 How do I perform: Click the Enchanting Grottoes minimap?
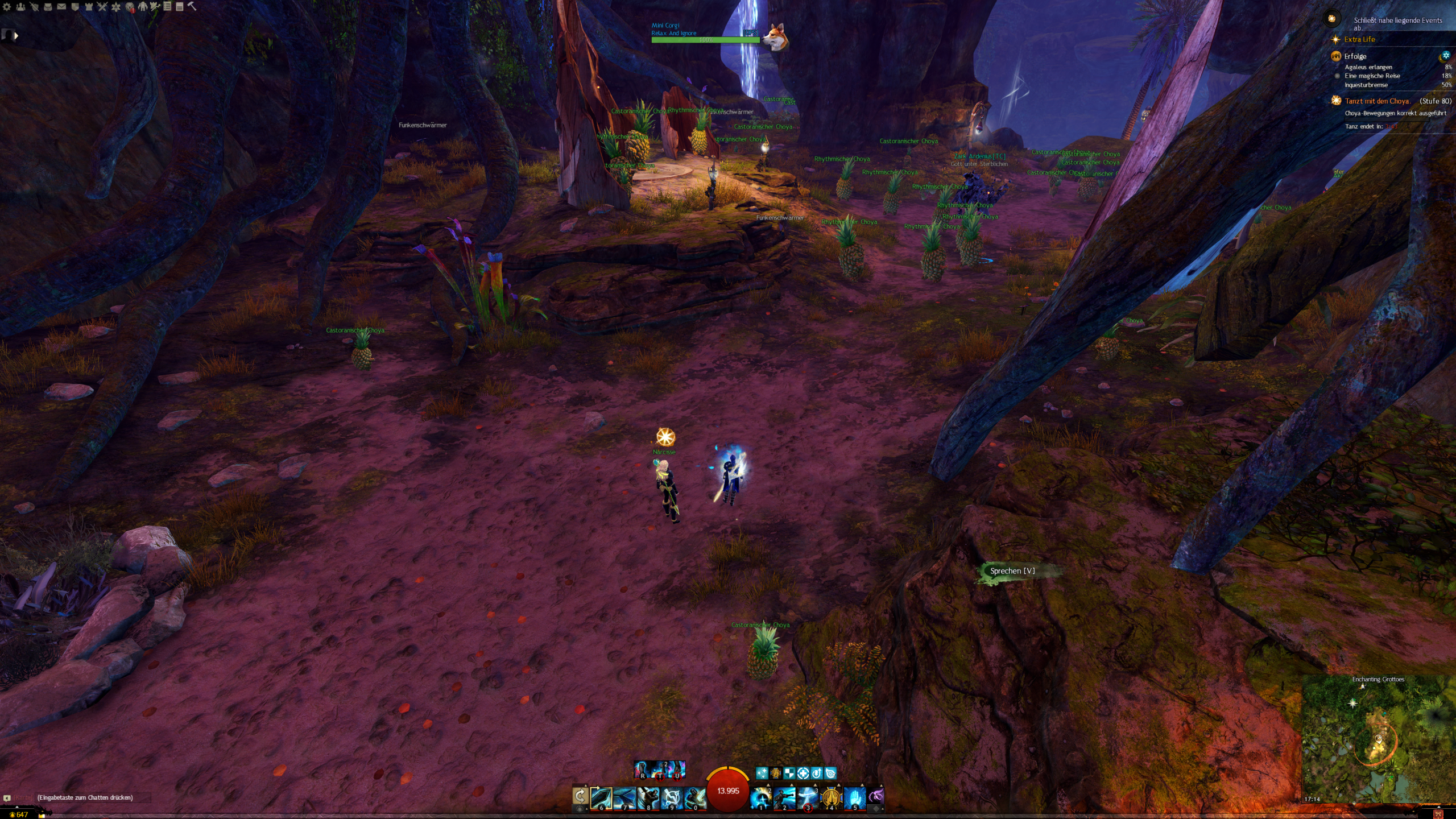[1378, 739]
